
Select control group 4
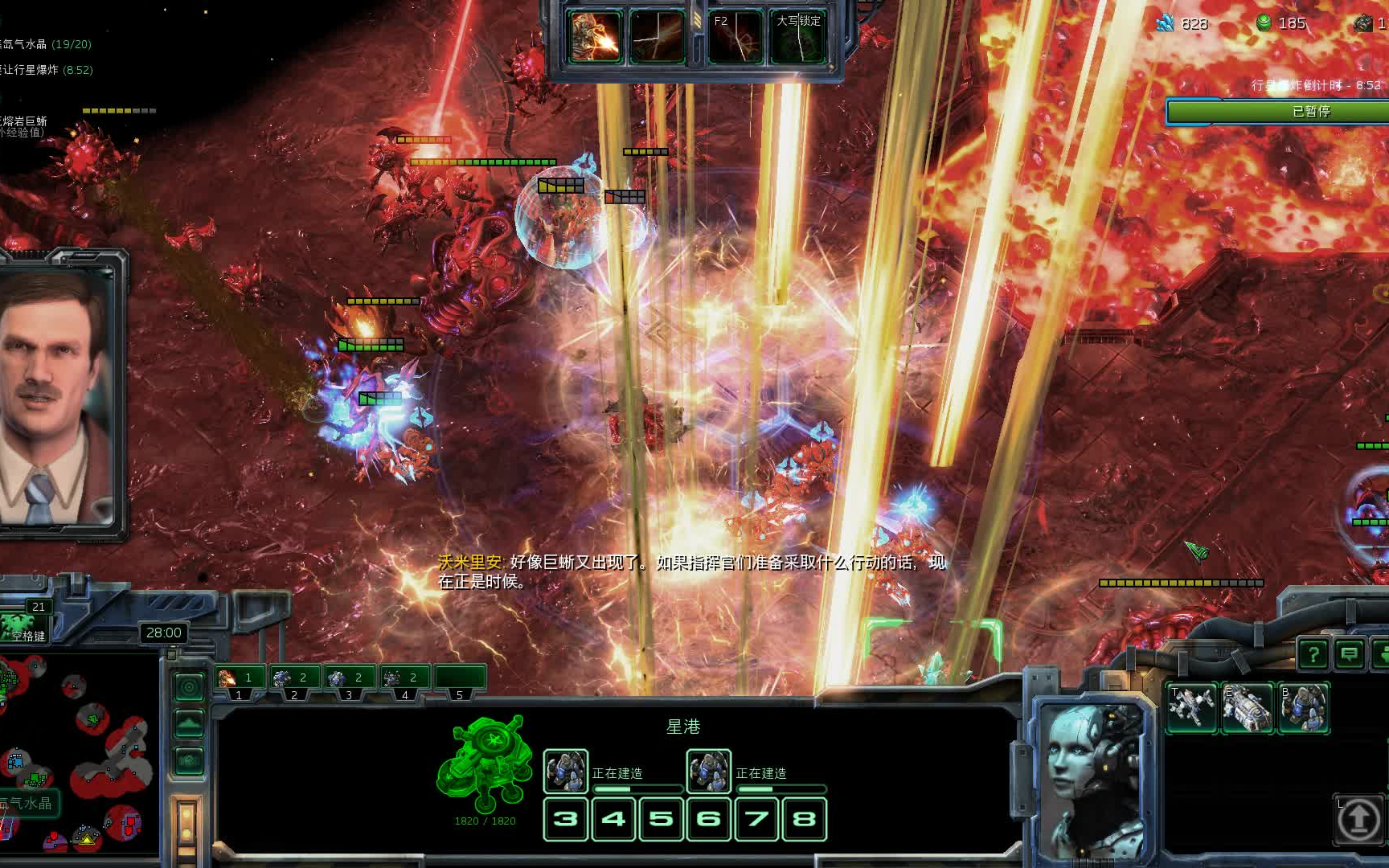point(404,679)
